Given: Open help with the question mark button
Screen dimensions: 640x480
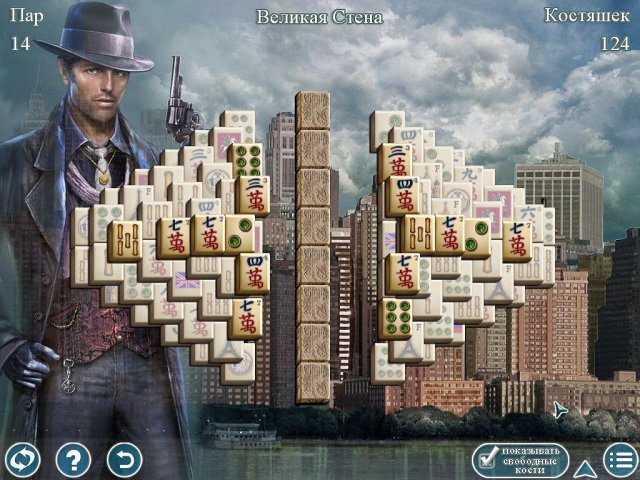Looking at the screenshot, I should (73, 459).
